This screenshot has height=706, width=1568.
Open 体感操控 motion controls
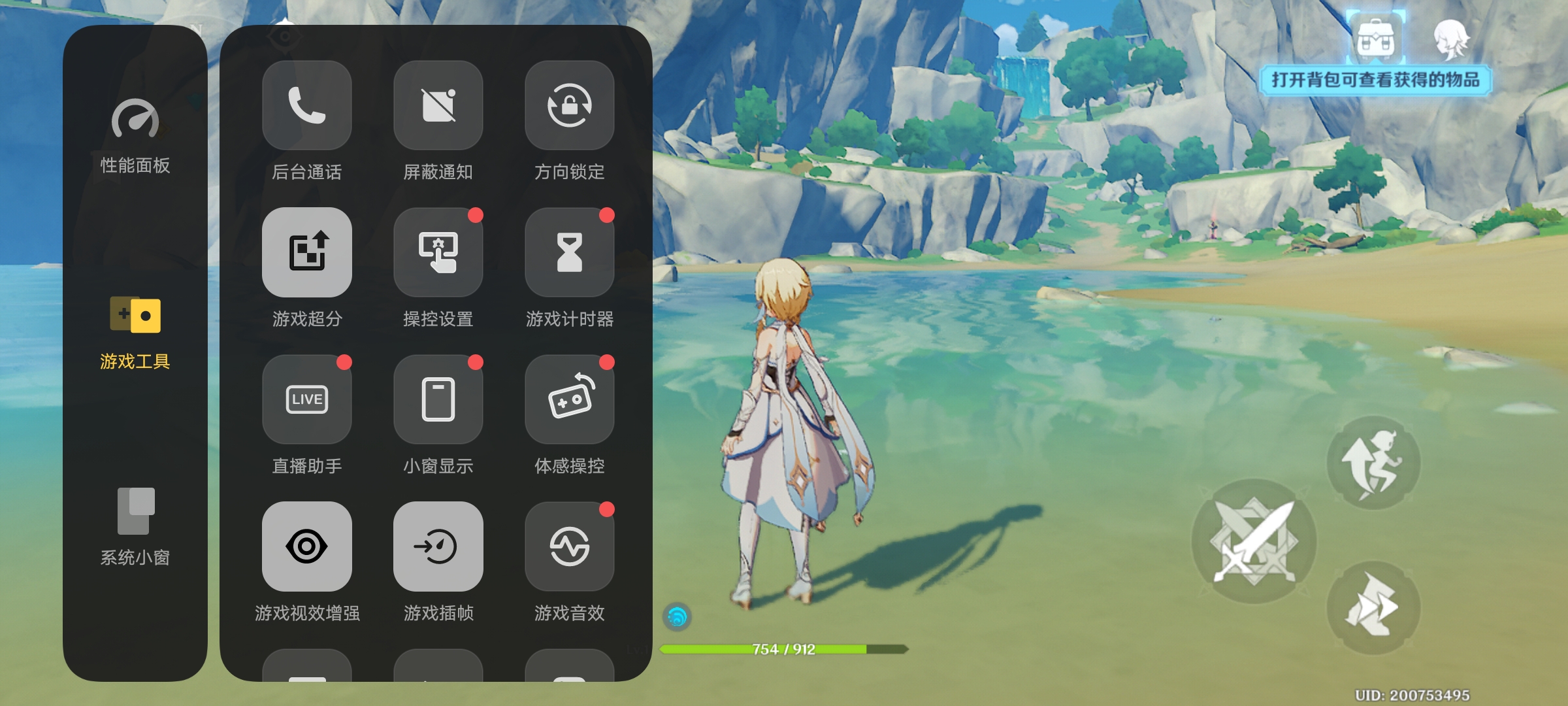(x=570, y=399)
